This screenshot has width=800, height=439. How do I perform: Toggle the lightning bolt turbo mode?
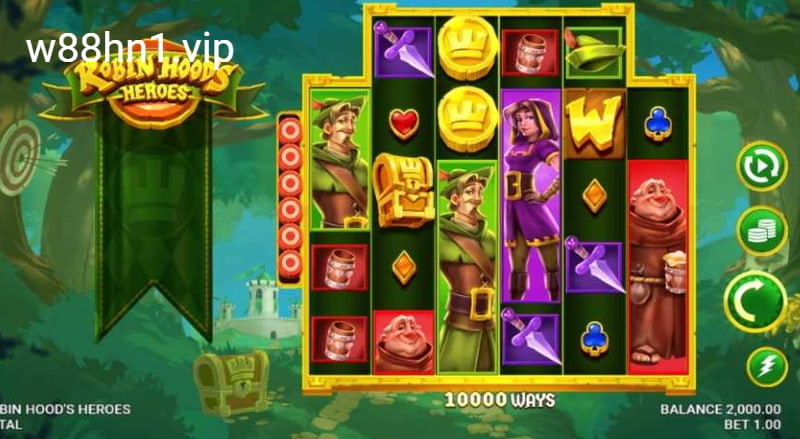[763, 366]
